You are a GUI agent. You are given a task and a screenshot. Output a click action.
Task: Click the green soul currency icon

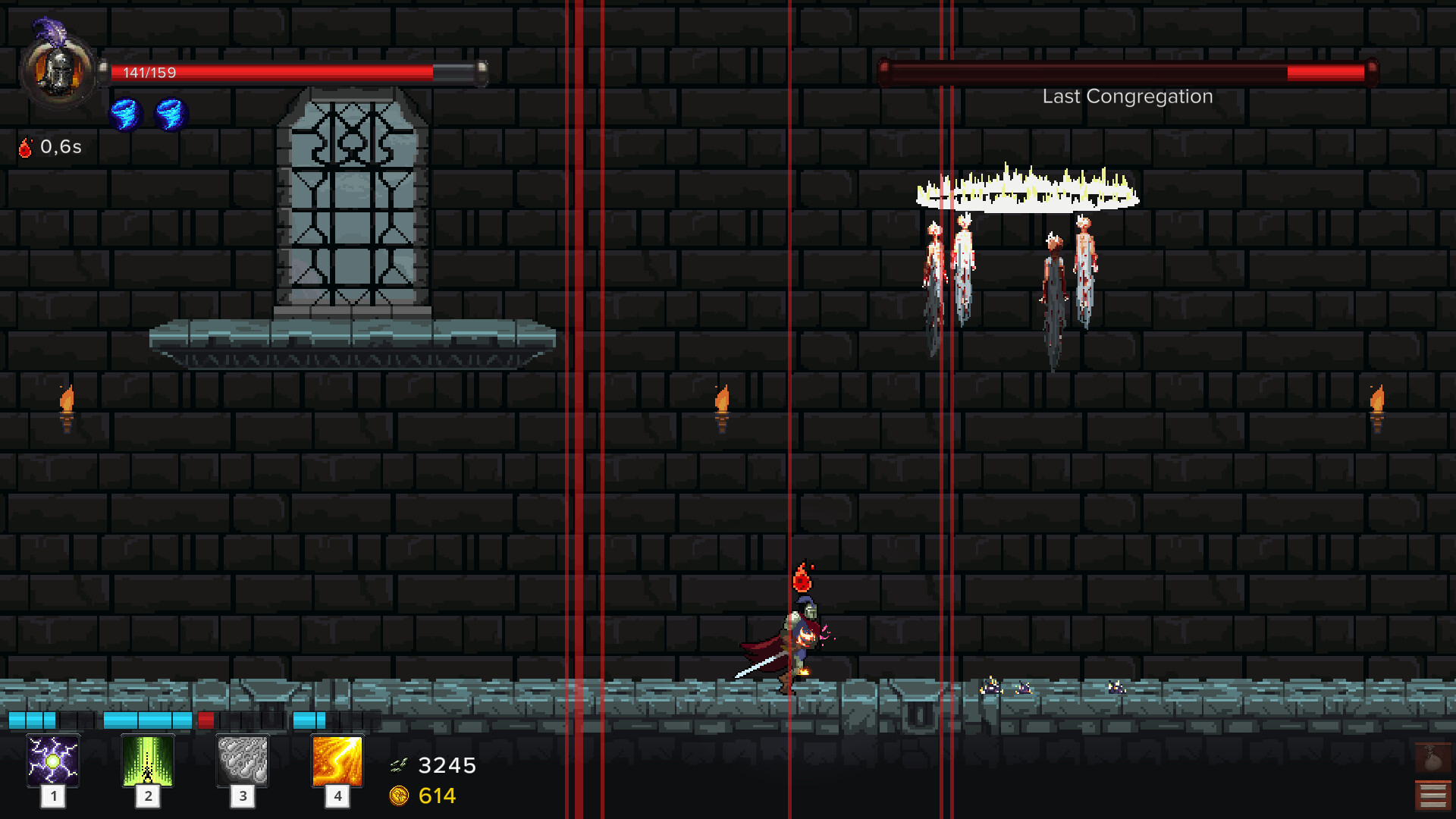pyautogui.click(x=400, y=765)
